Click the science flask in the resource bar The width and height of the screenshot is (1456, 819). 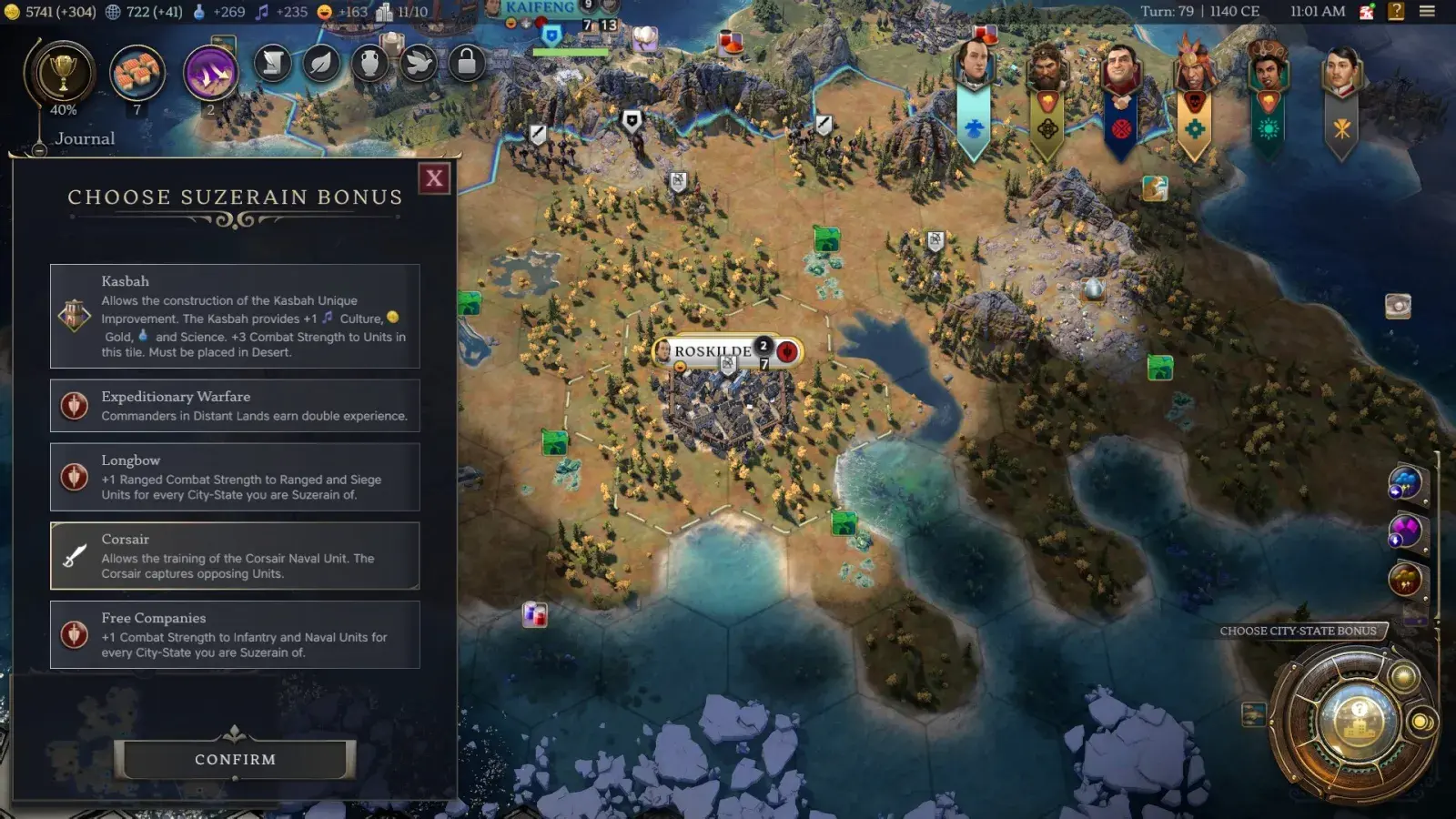(x=196, y=13)
